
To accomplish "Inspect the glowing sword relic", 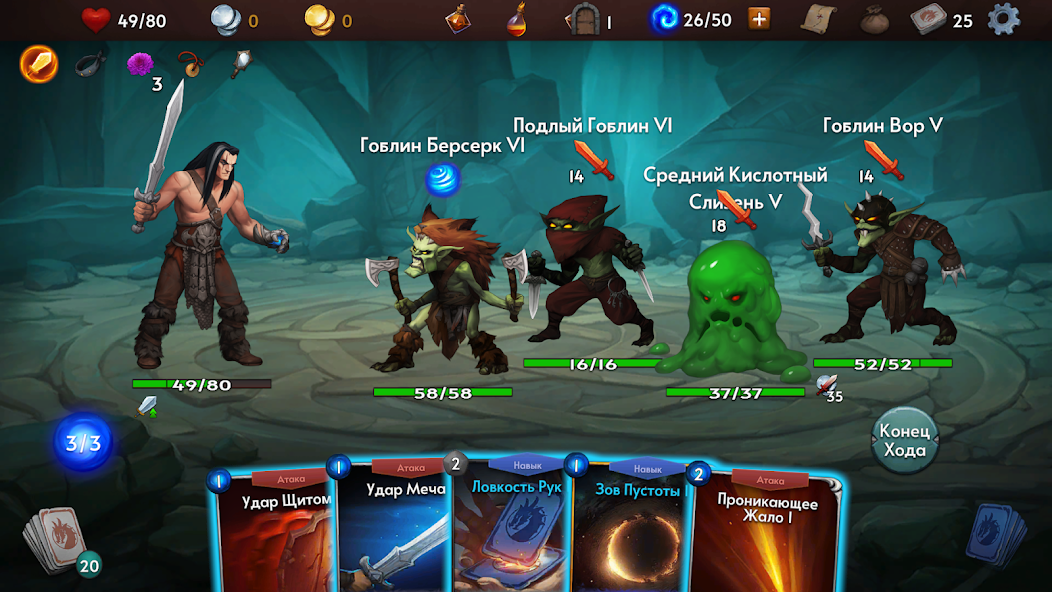I will click(39, 65).
